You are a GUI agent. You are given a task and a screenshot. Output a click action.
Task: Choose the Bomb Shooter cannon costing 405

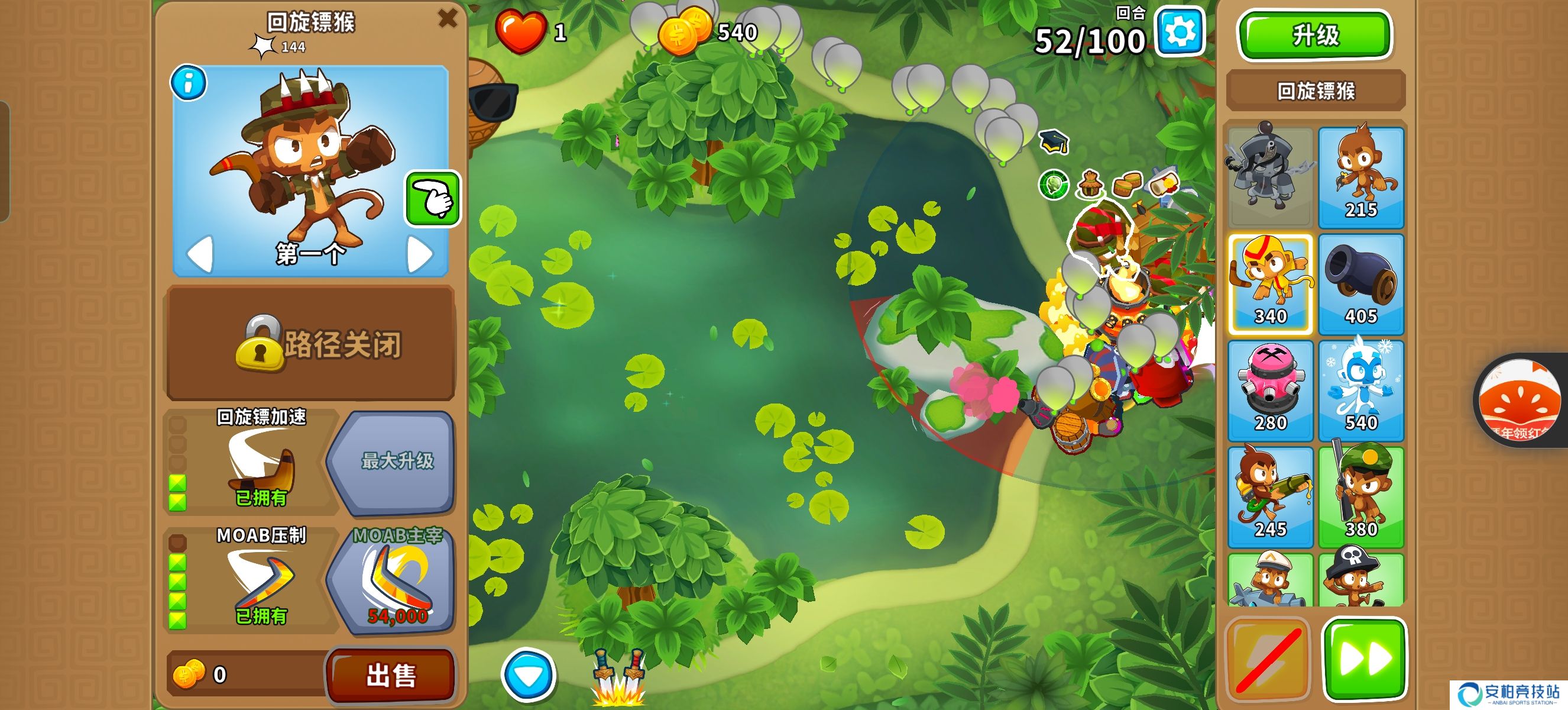(x=1360, y=284)
